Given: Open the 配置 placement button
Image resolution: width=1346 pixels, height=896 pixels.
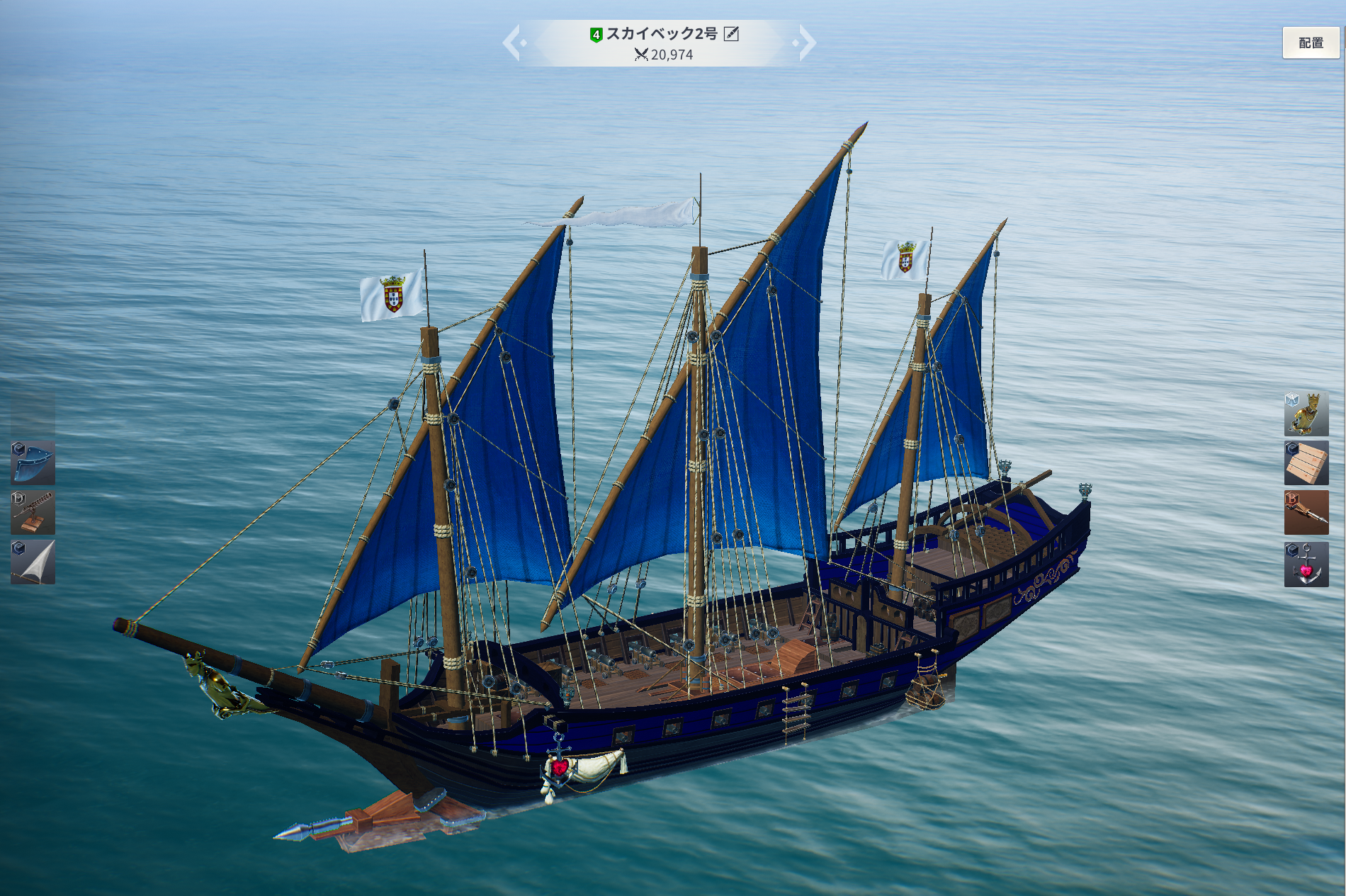Looking at the screenshot, I should point(1311,43).
